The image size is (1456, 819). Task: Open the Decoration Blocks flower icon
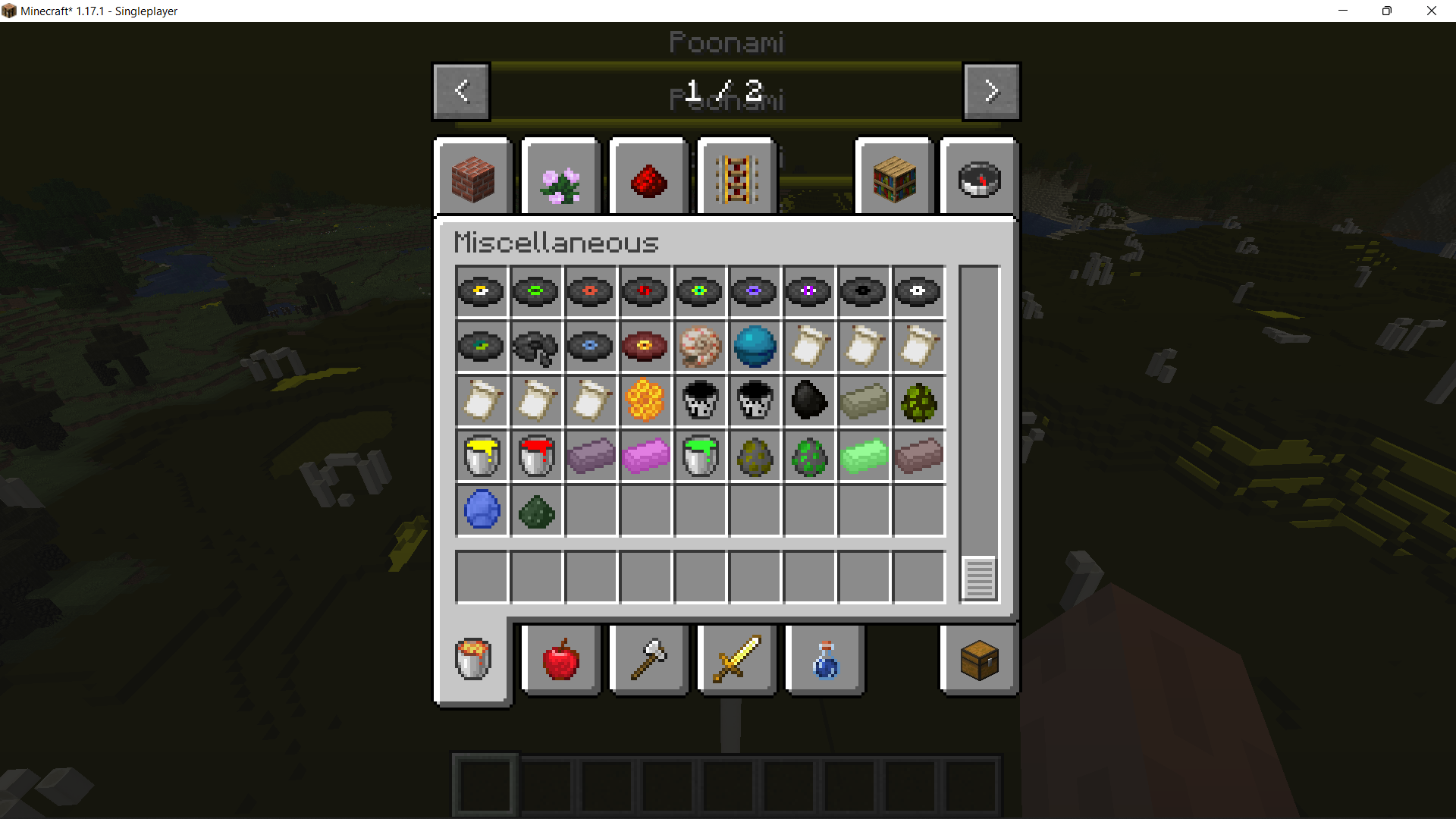pyautogui.click(x=560, y=177)
